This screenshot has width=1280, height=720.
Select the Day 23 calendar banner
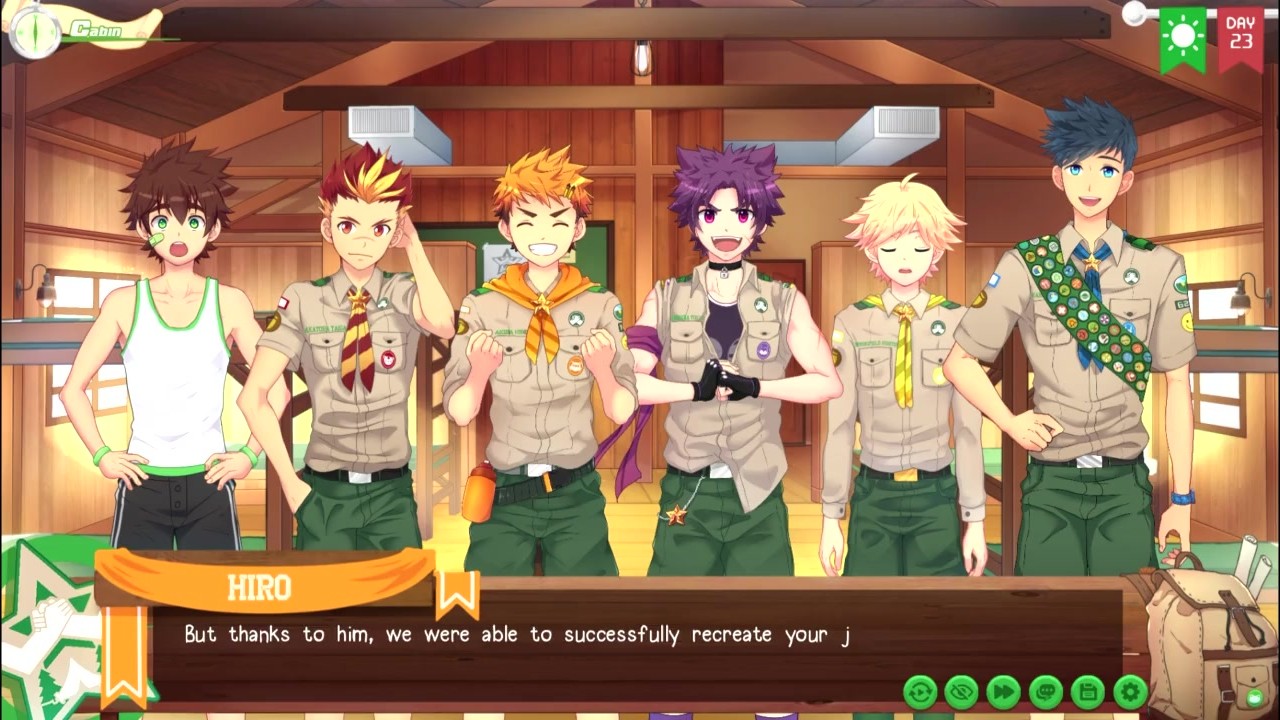tap(1240, 35)
